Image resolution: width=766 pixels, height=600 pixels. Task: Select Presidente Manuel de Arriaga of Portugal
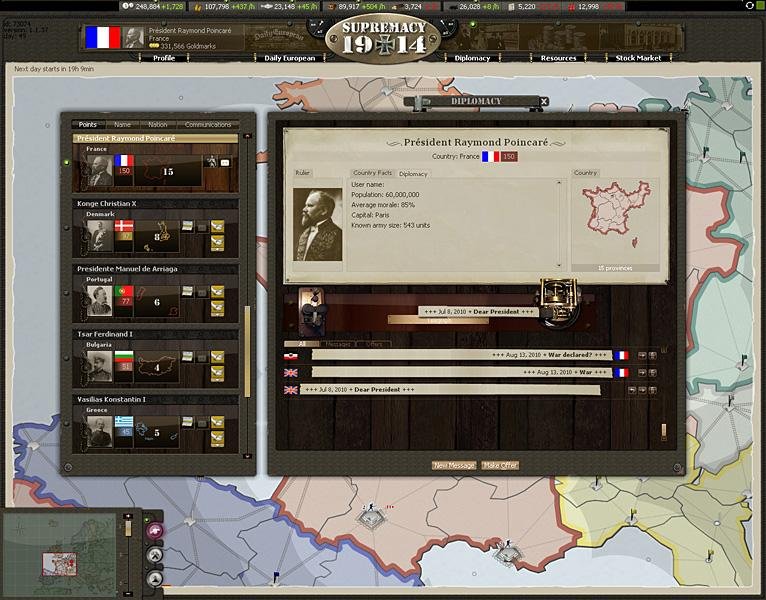[x=128, y=268]
